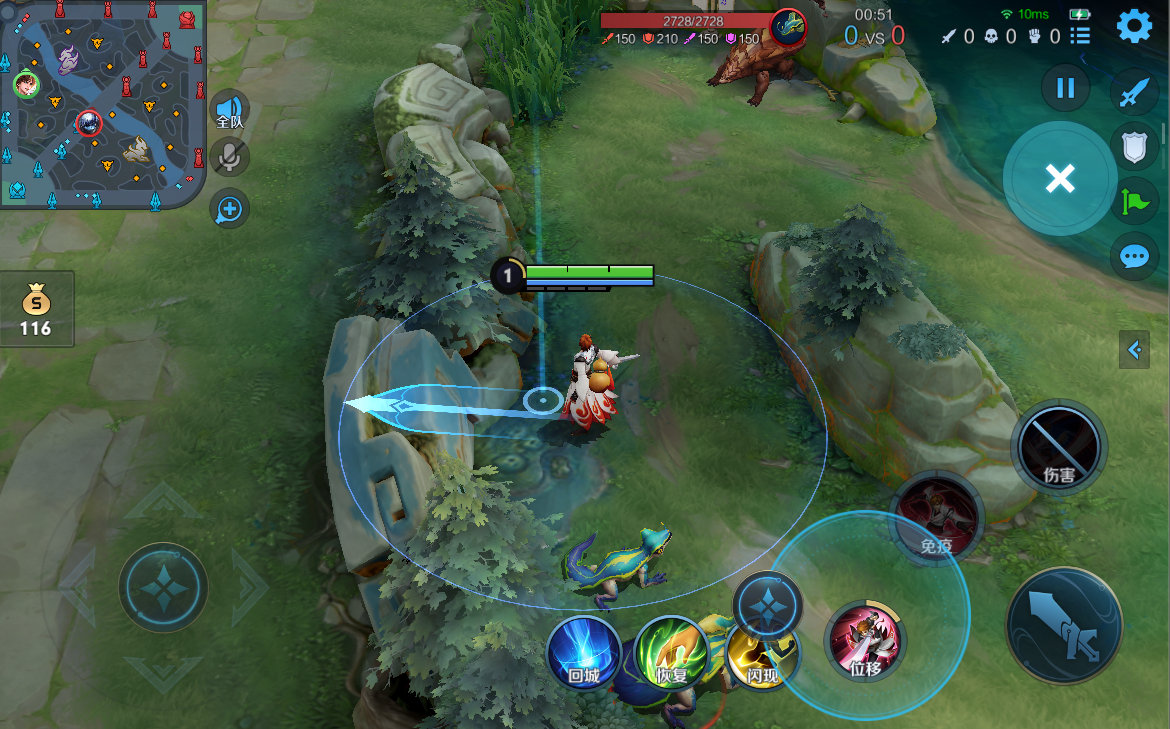
Task: Activate the 位移 dash skill
Action: pos(865,641)
